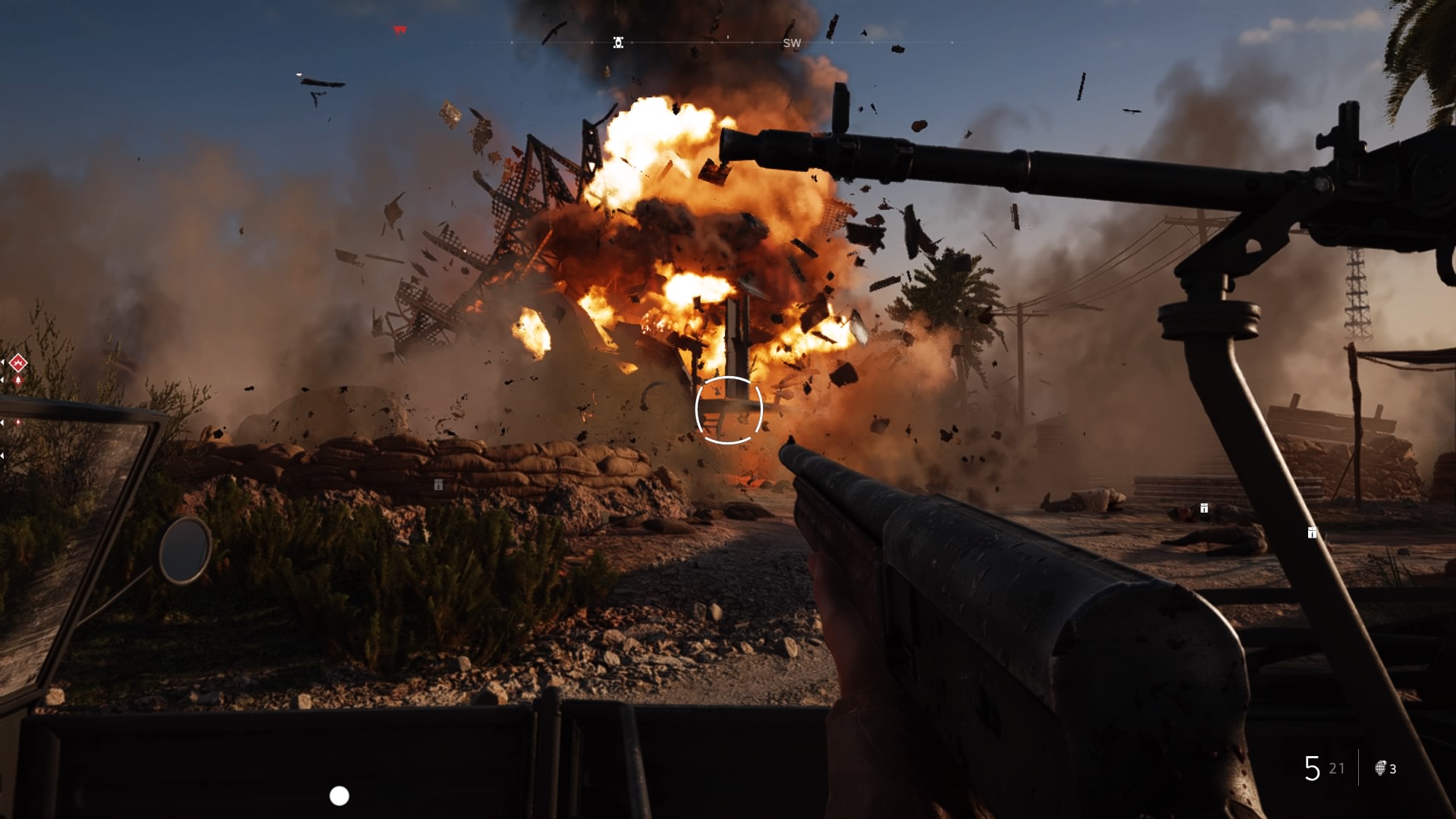Click the lower supply crate icon on the right
This screenshot has height=819, width=1456.
[1311, 533]
